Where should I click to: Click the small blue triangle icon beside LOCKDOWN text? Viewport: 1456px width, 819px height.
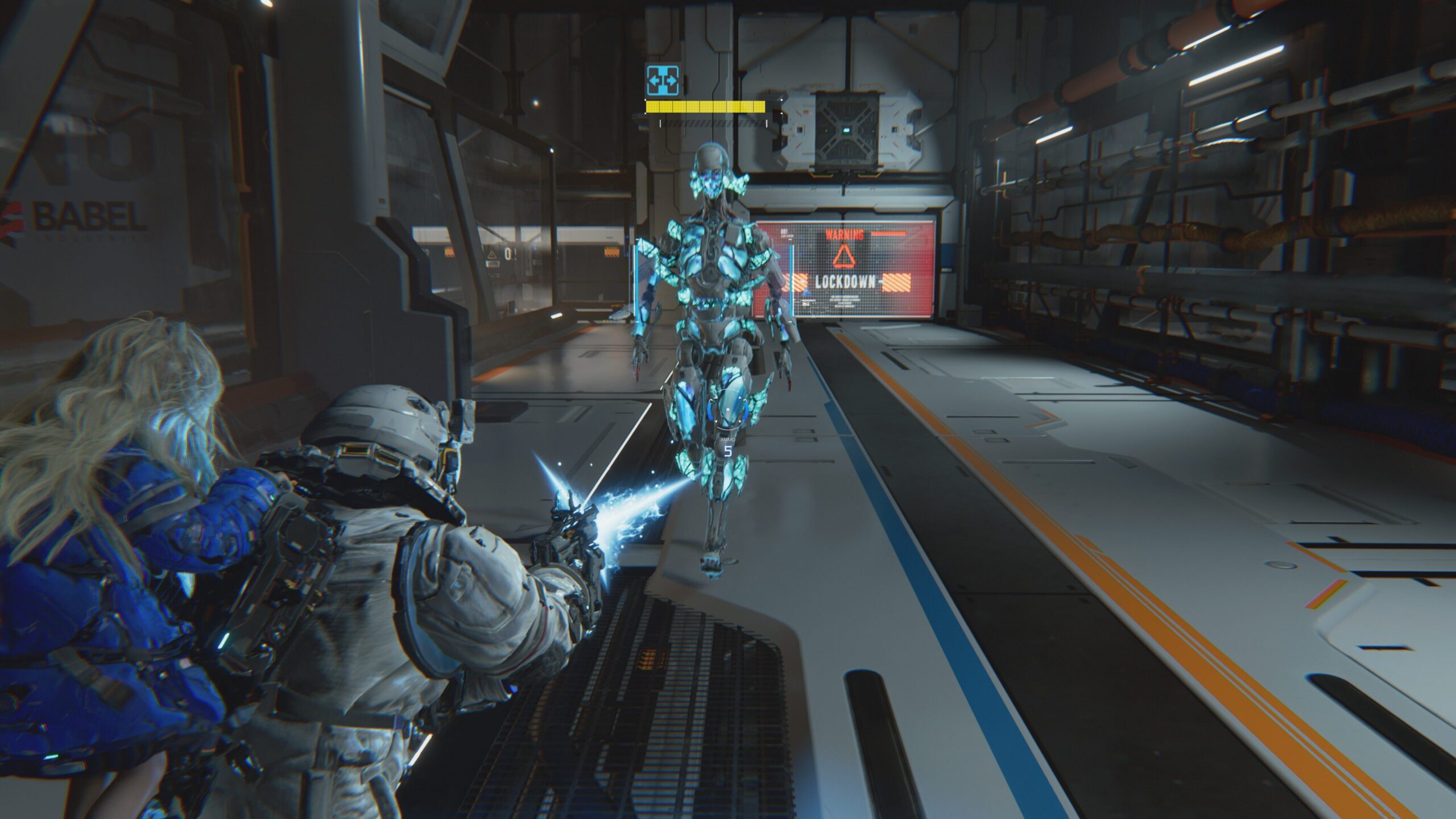click(807, 292)
